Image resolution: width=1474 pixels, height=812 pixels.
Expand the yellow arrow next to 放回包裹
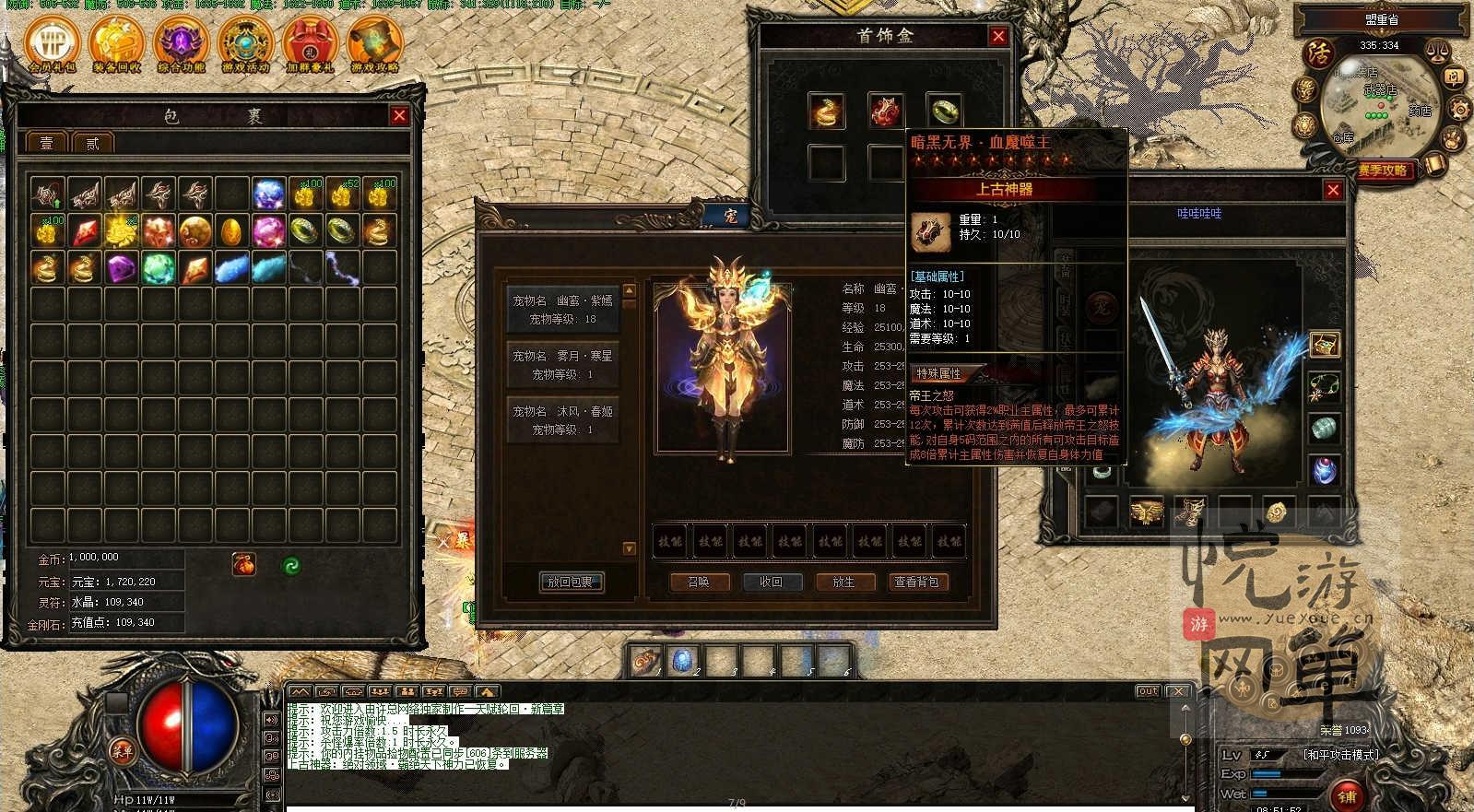pos(630,547)
